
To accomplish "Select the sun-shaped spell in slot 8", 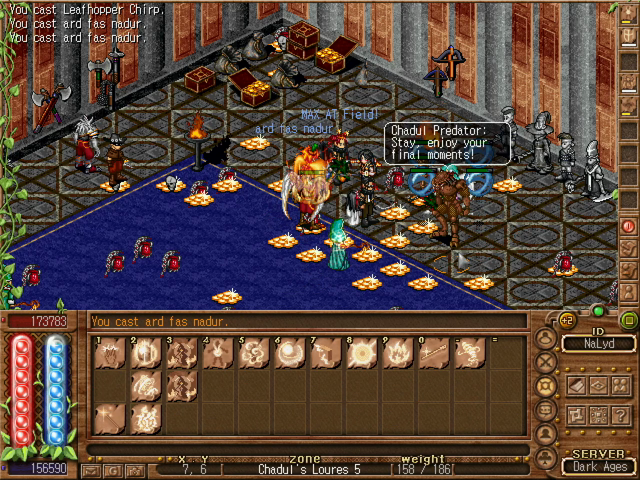I will click(x=360, y=354).
